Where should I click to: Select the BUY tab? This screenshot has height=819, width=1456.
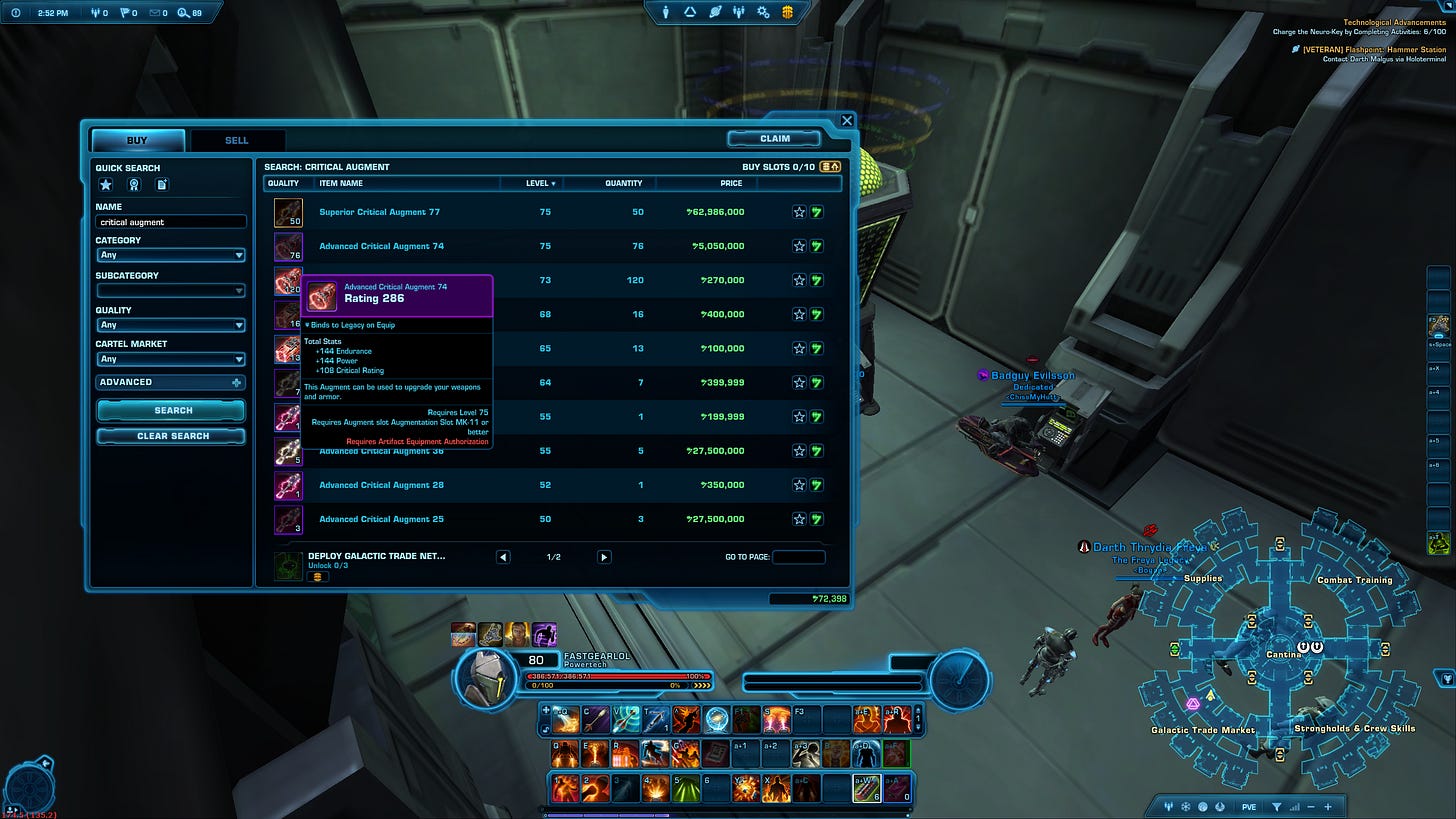[x=137, y=140]
